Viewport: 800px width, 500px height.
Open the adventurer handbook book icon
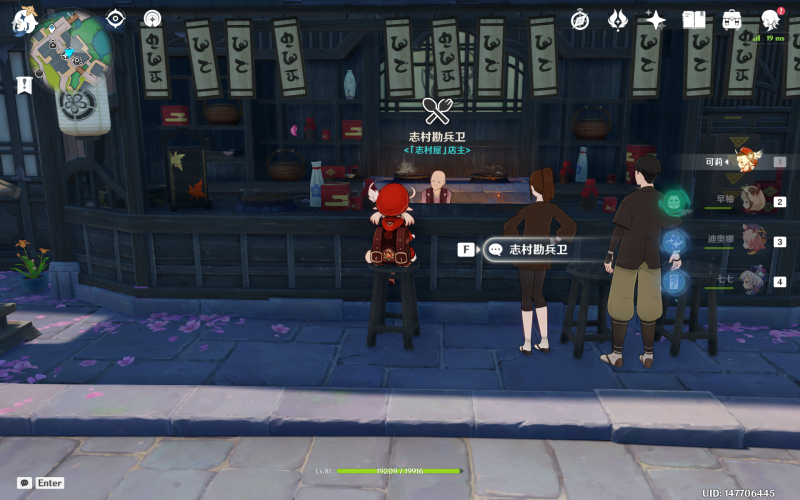[x=694, y=19]
